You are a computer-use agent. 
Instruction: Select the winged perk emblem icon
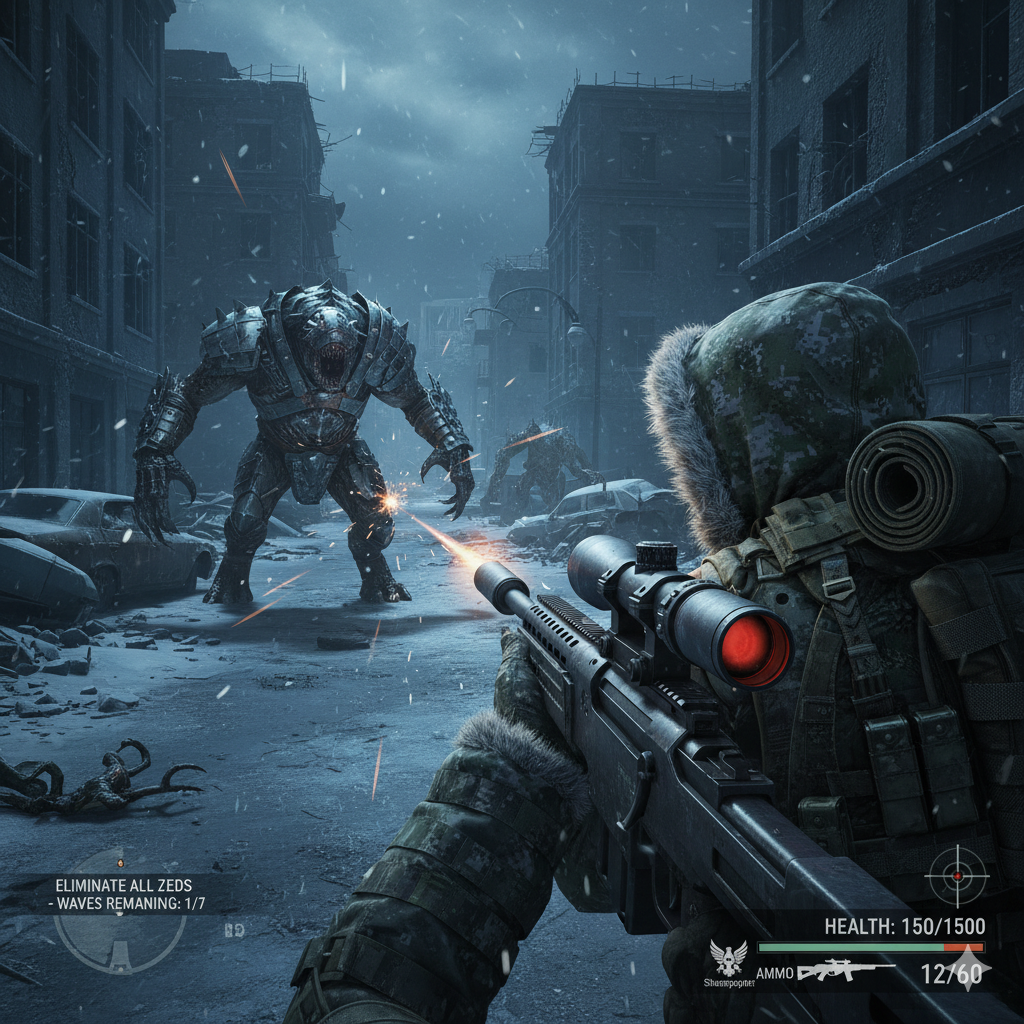click(x=728, y=958)
